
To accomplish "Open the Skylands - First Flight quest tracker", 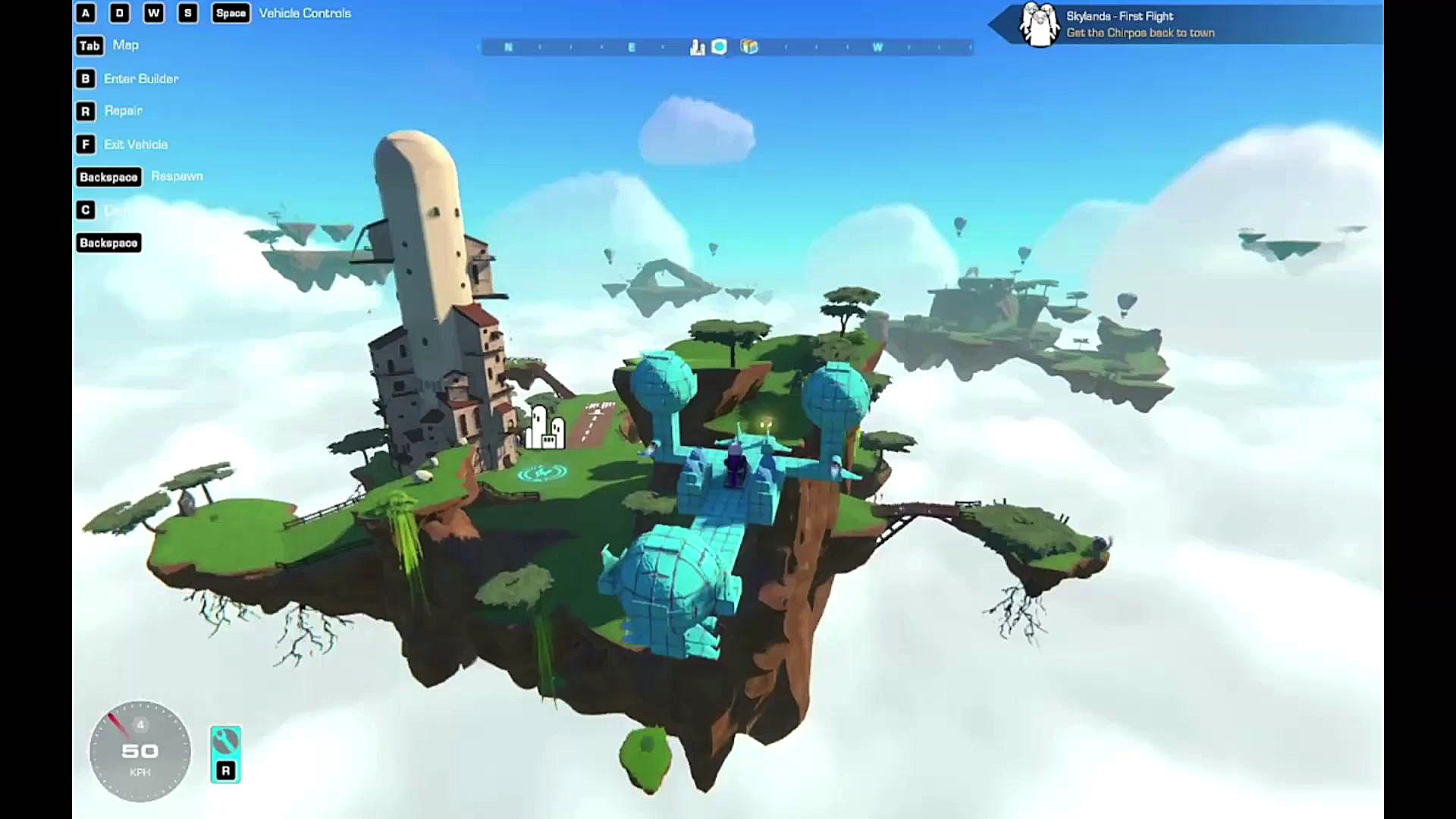I will click(1137, 24).
